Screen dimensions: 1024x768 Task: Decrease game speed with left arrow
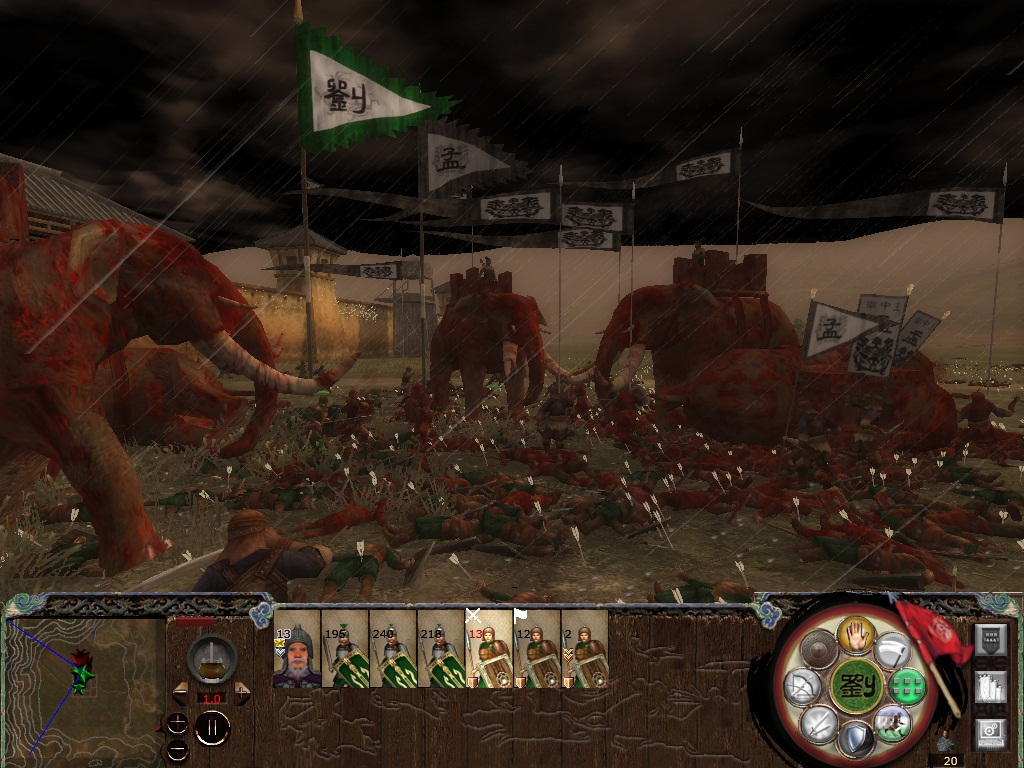click(x=182, y=692)
